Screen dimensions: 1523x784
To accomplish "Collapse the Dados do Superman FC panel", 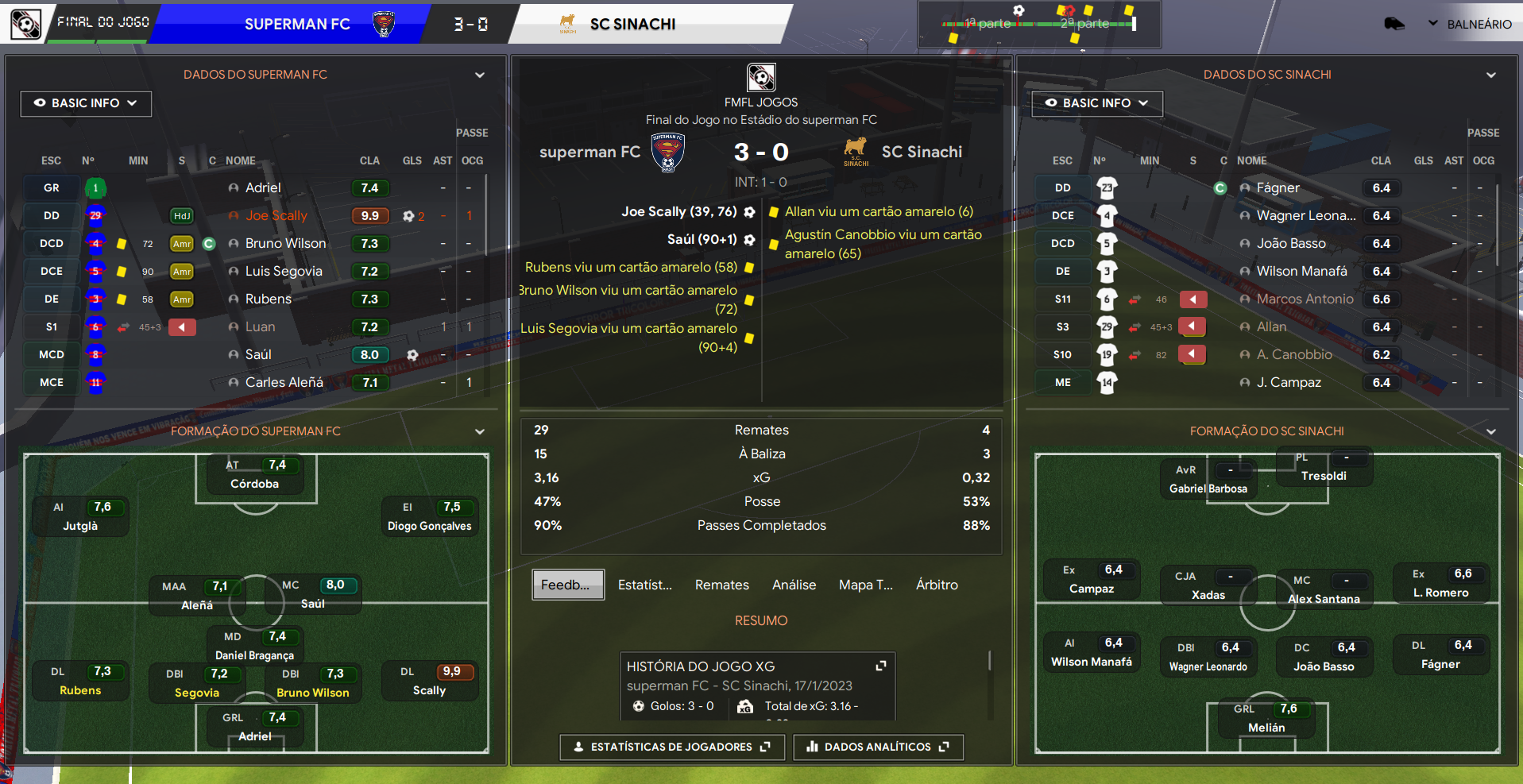I will [x=480, y=75].
